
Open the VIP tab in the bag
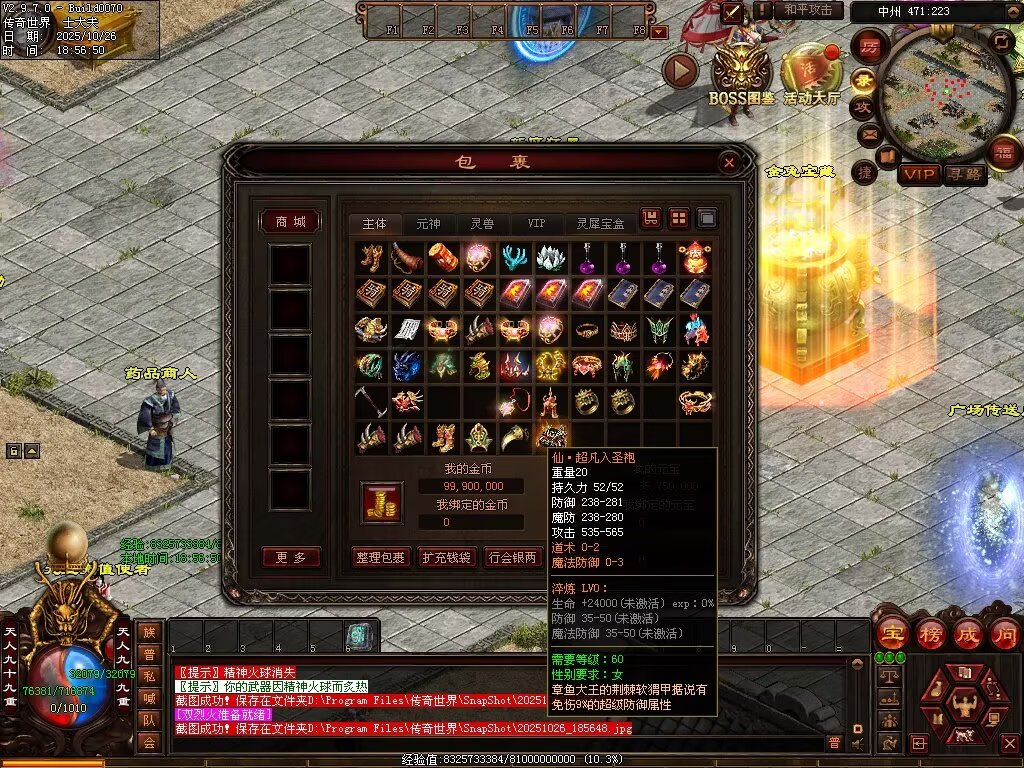pyautogui.click(x=537, y=223)
